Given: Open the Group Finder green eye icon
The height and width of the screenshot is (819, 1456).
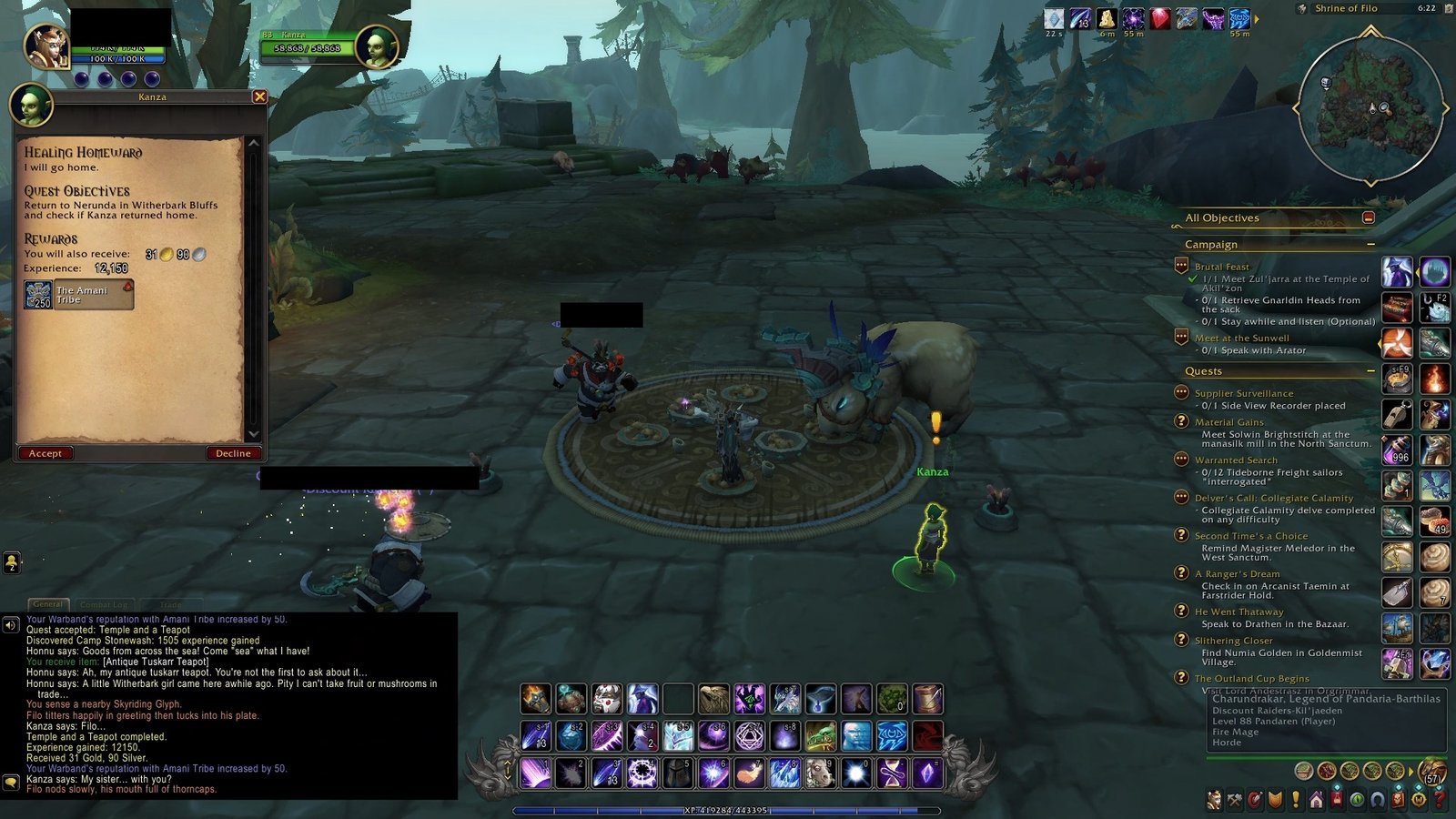Looking at the screenshot, I should (1358, 796).
